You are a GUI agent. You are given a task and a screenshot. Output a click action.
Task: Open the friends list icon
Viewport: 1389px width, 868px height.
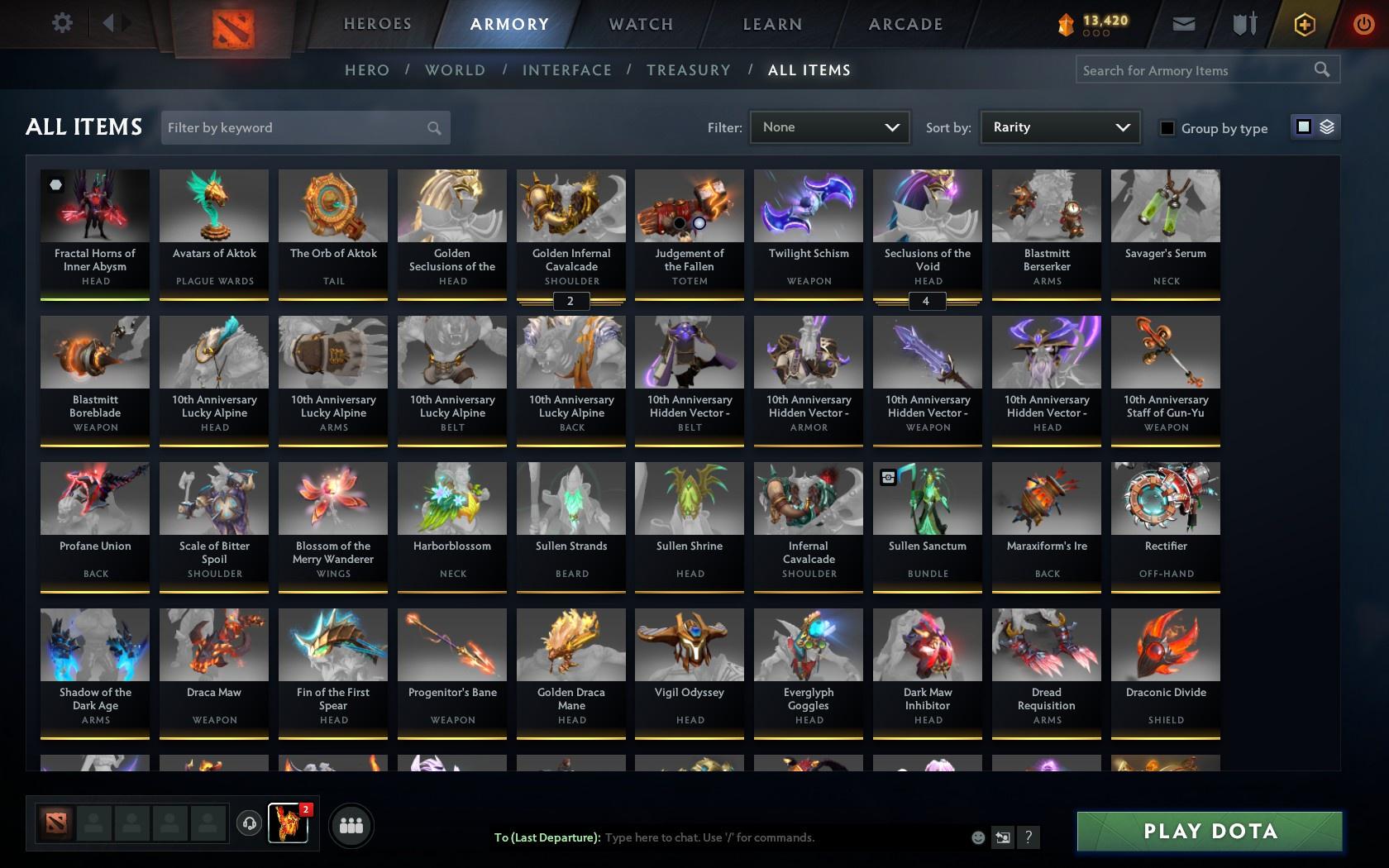(x=351, y=824)
